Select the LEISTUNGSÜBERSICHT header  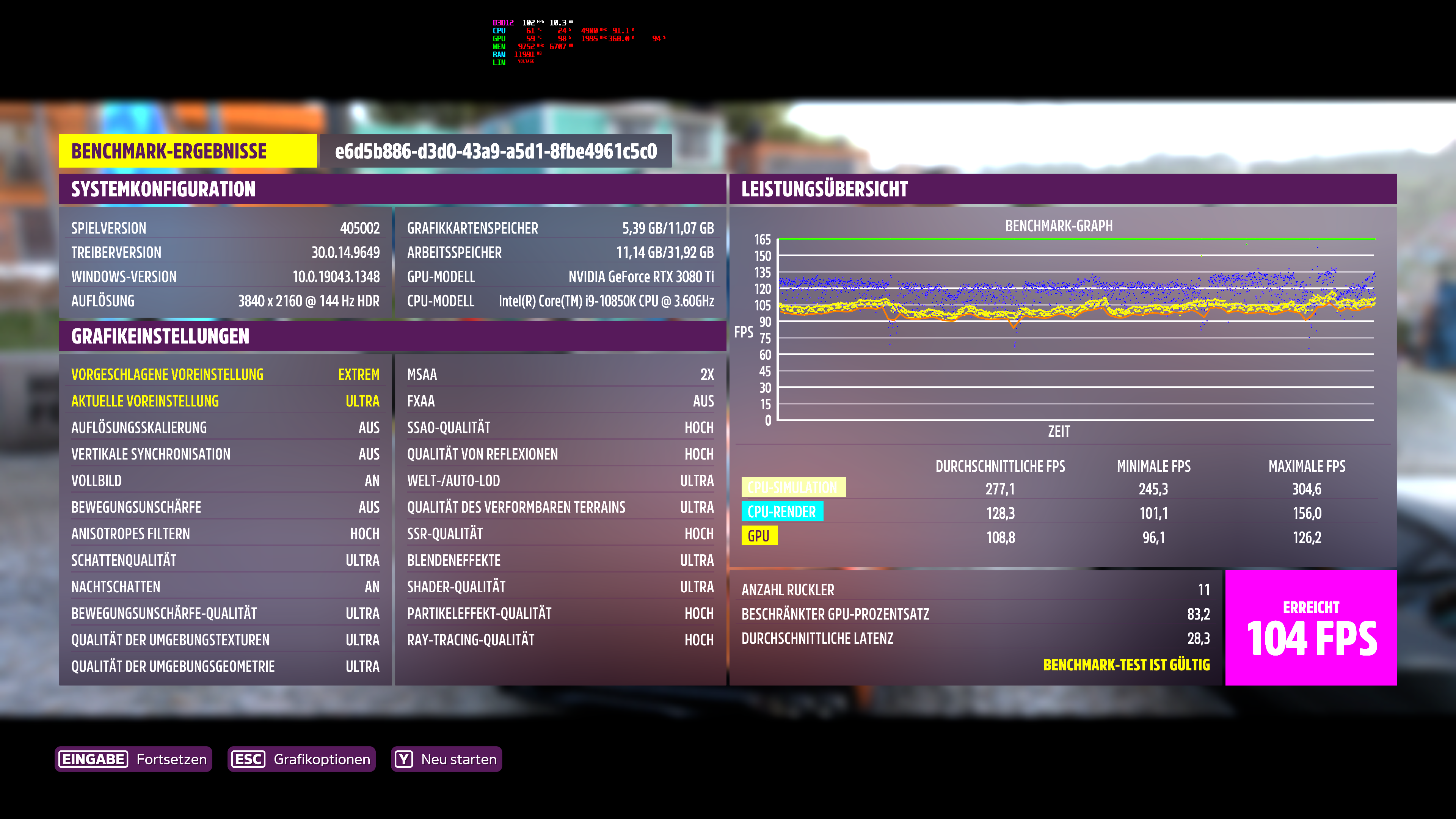(825, 189)
